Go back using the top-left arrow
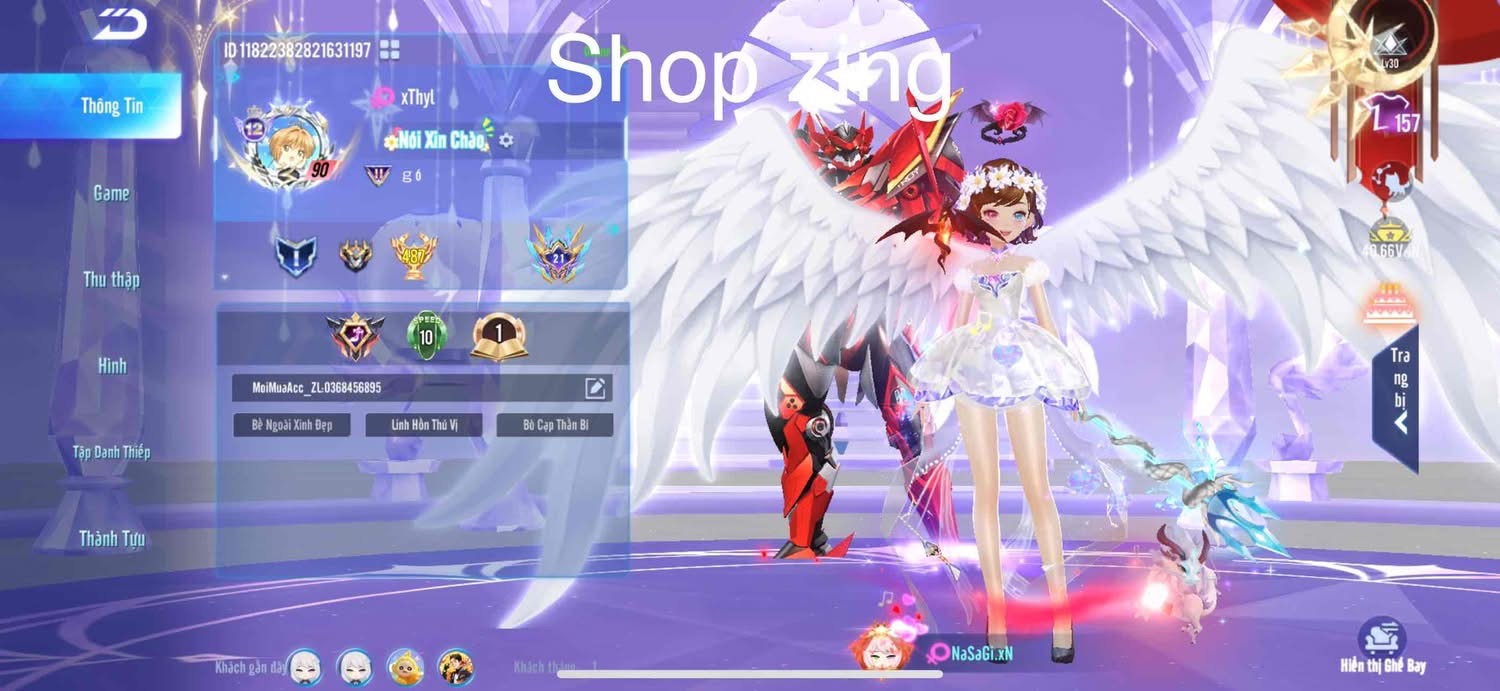This screenshot has height=691, width=1500. [x=122, y=23]
